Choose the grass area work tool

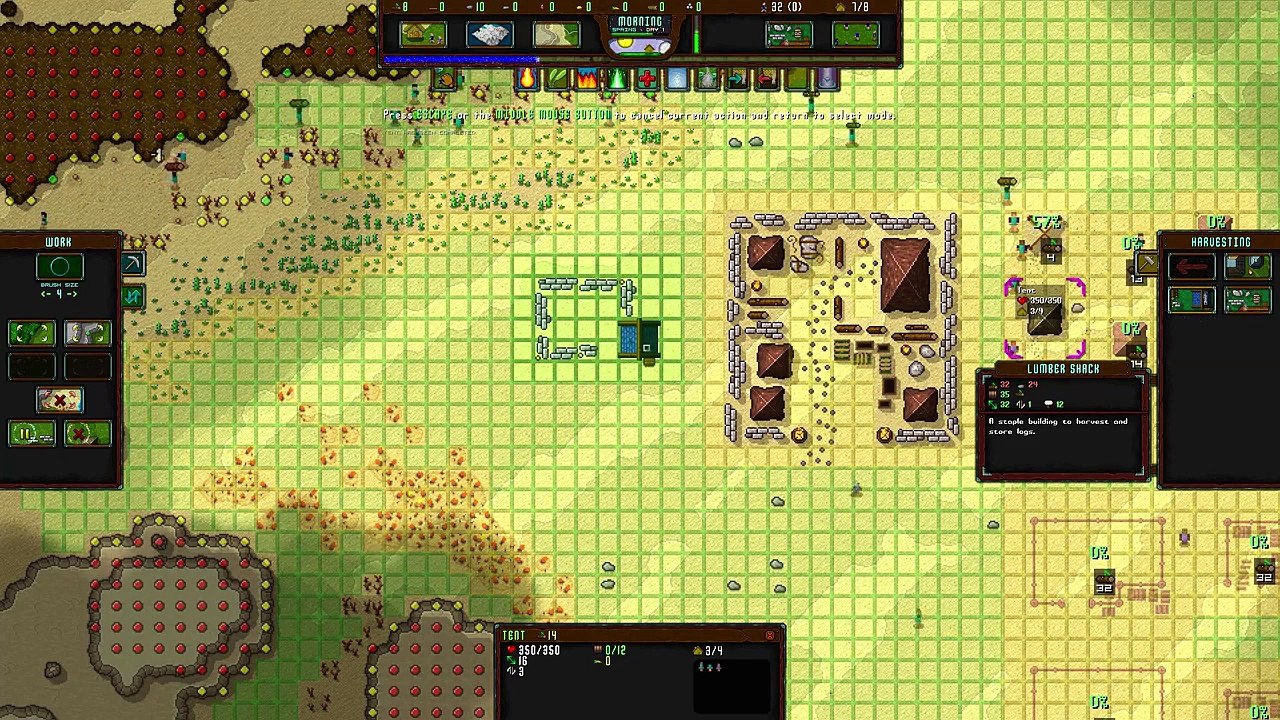[31, 333]
